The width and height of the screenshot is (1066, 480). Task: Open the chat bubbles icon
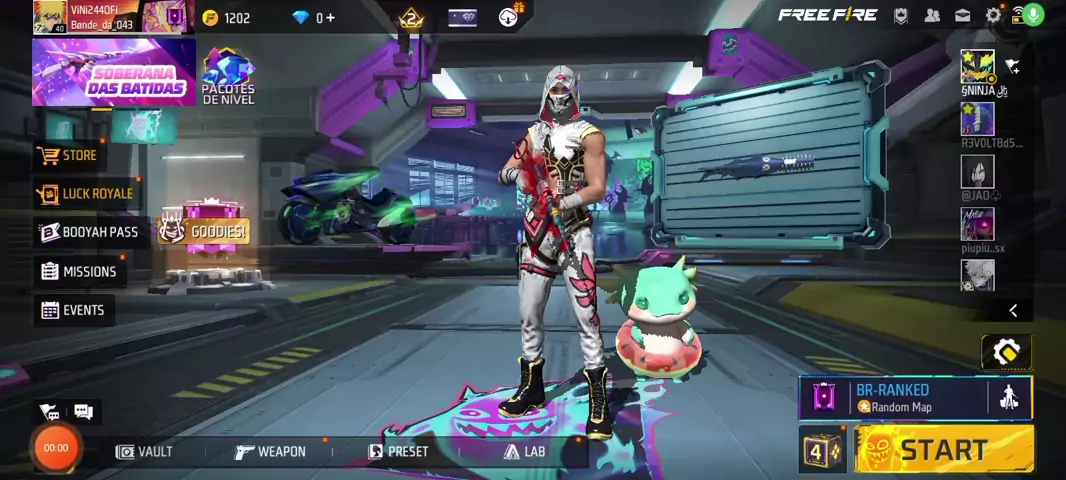click(x=83, y=411)
